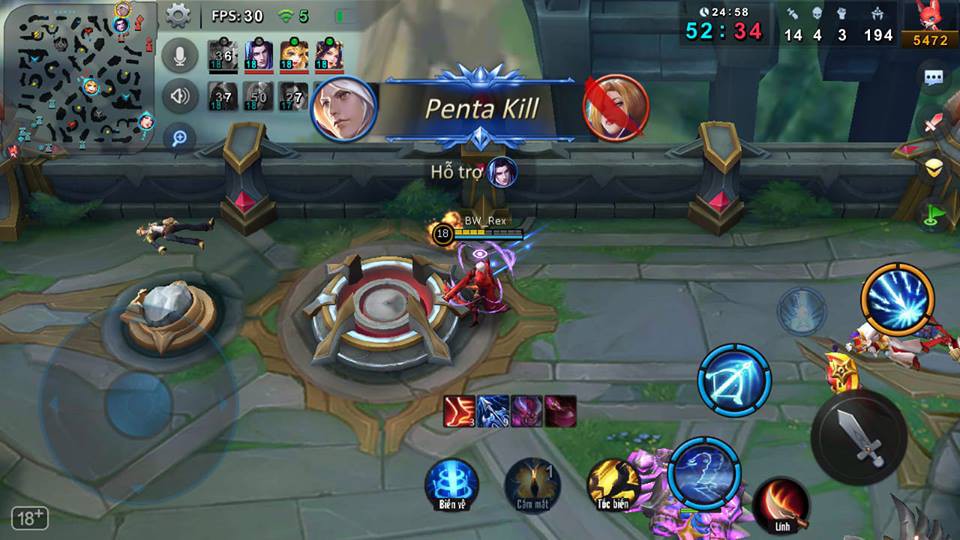Toggle the microphone voice chat button

point(179,55)
